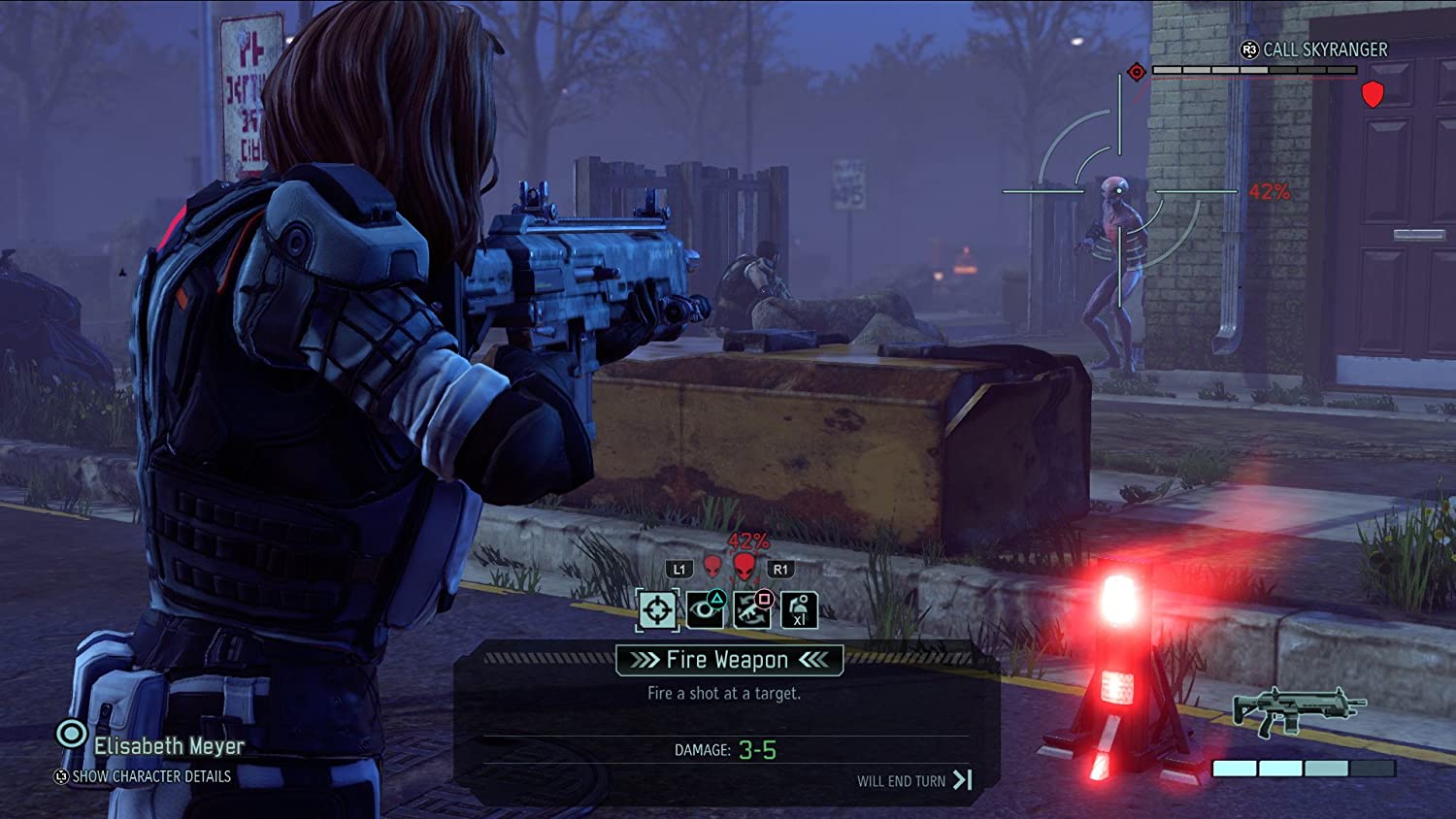Select the Overwatch eye ability icon
Image resolution: width=1456 pixels, height=819 pixels.
[706, 607]
